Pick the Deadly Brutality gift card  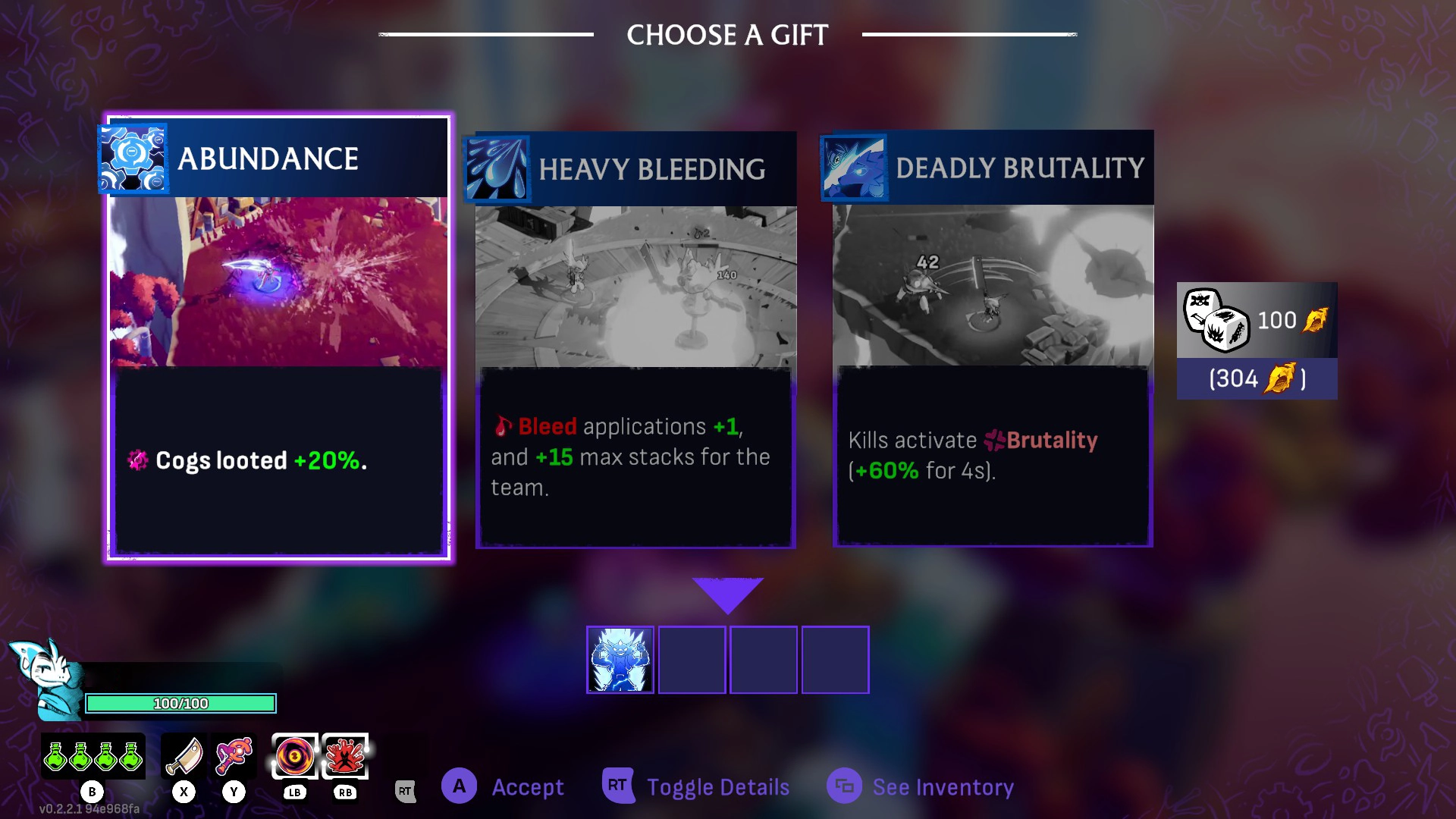pyautogui.click(x=993, y=337)
